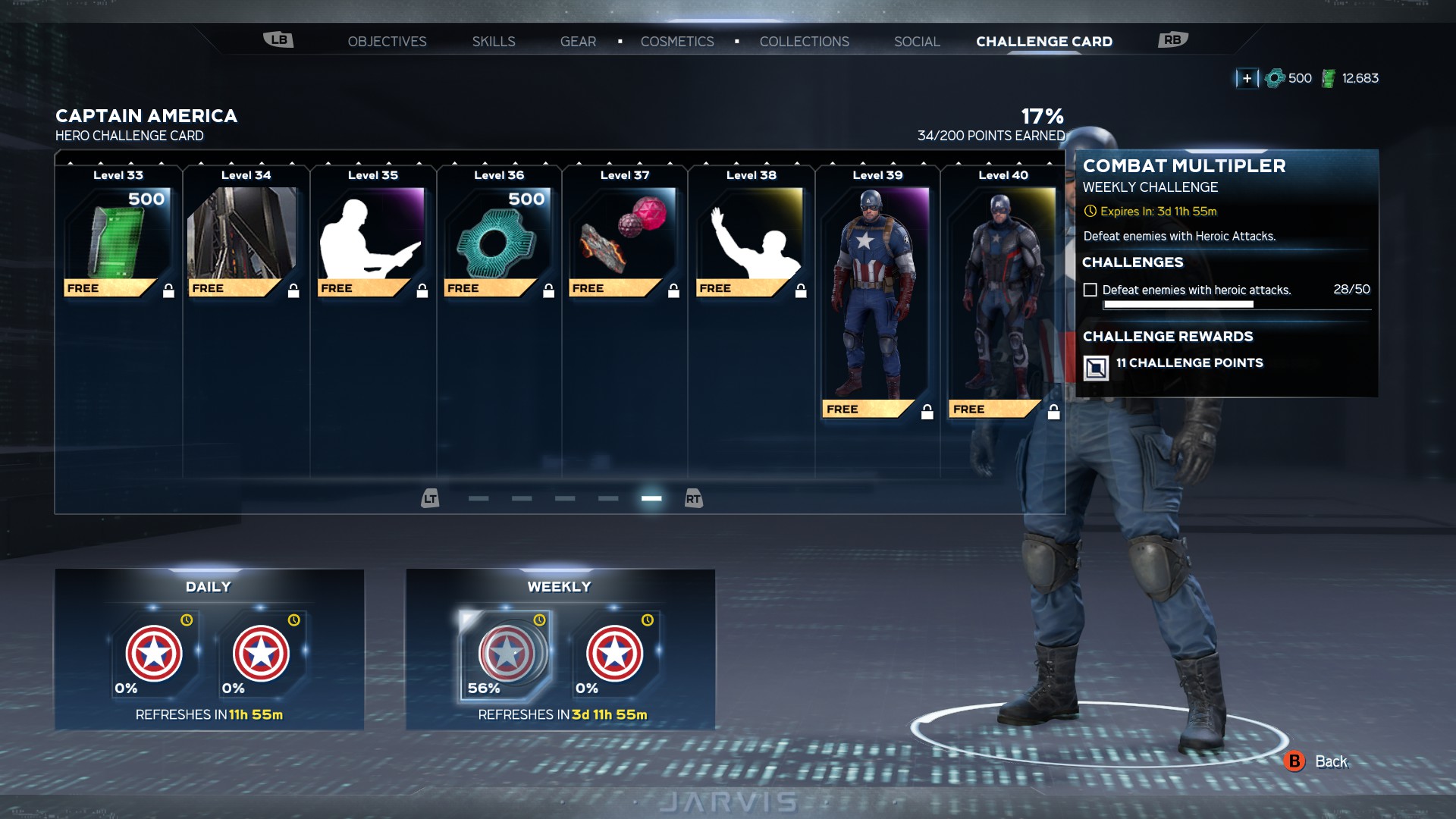Open the Collections tab
Screen dimensions: 1456x819
[x=804, y=42]
